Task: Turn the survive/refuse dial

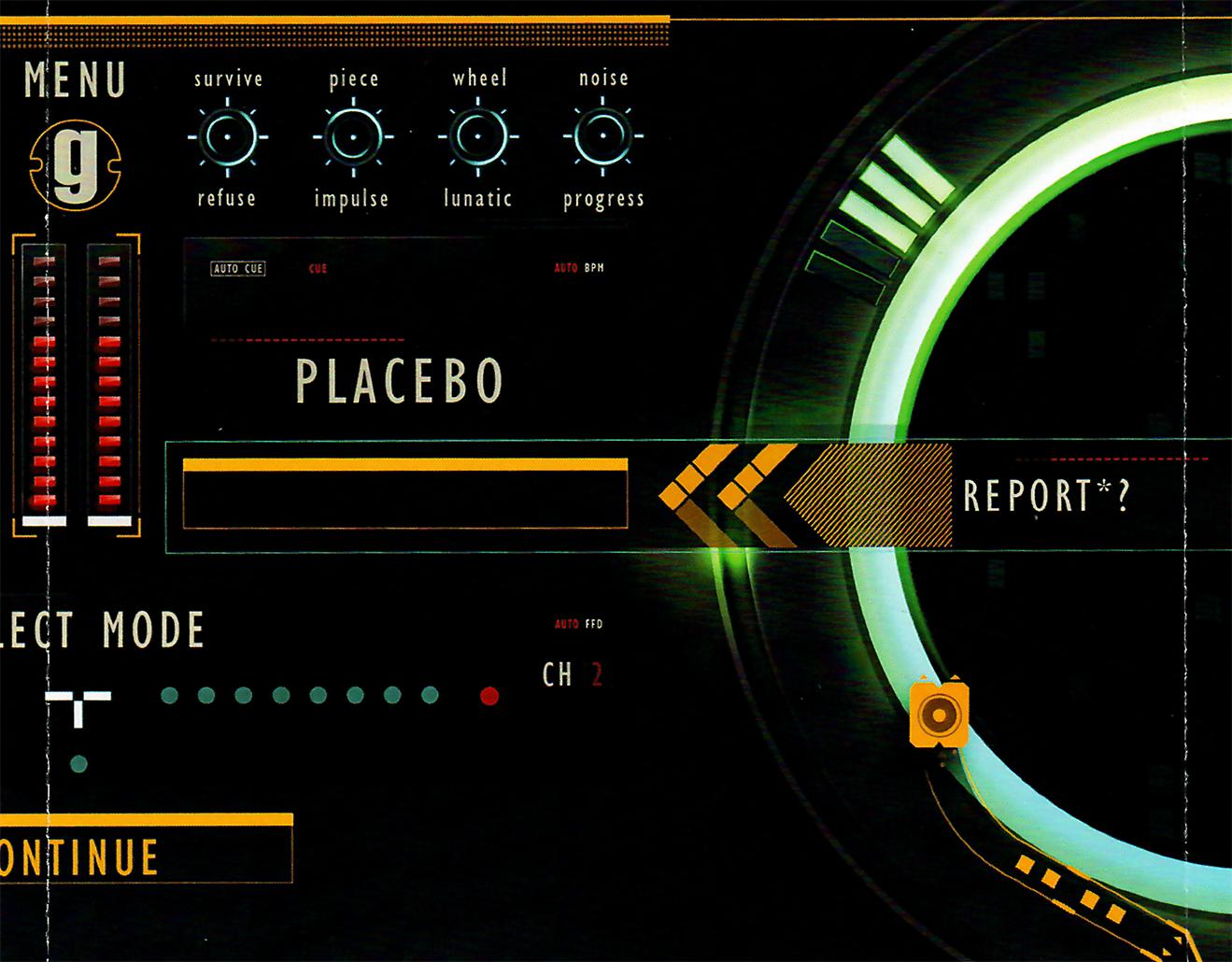Action: (227, 137)
